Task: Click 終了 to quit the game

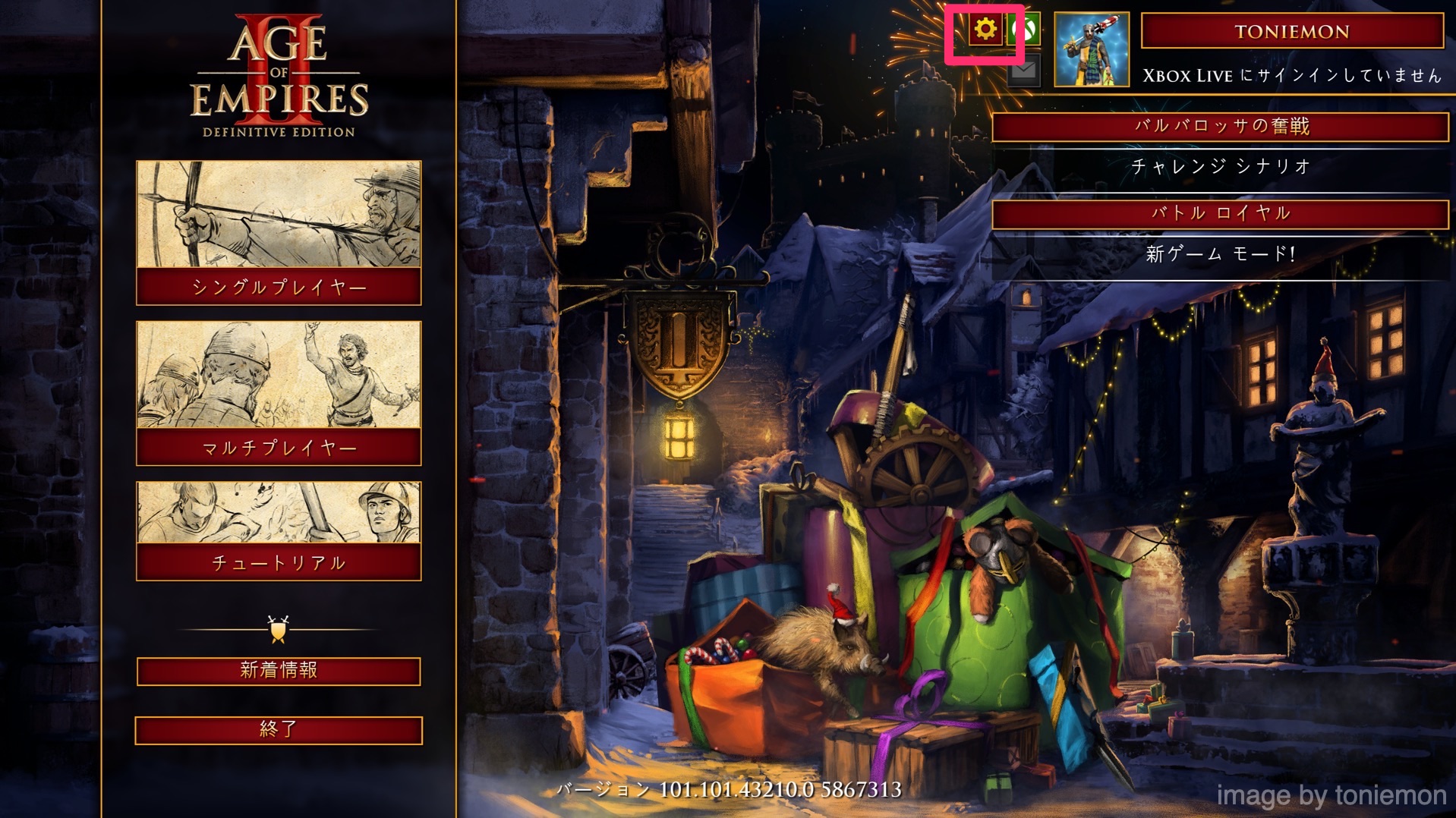Action: [279, 730]
